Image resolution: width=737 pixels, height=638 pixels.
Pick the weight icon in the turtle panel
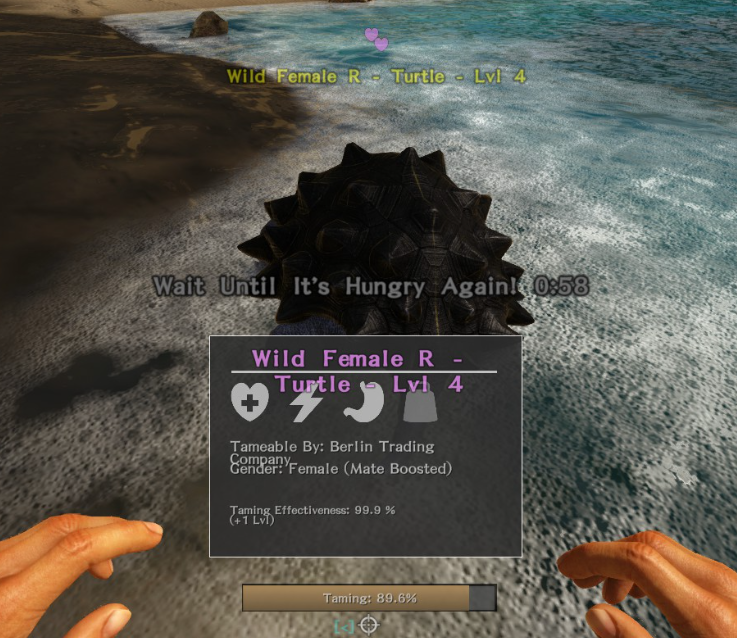click(416, 404)
